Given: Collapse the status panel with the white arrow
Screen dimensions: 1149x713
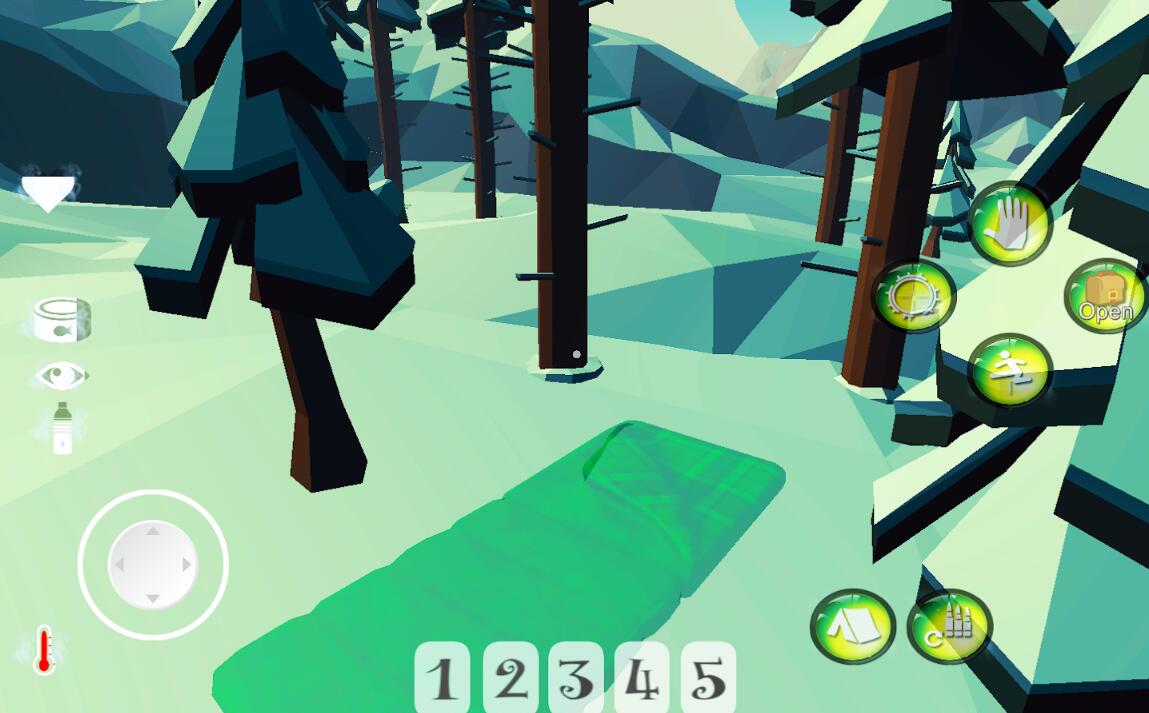Looking at the screenshot, I should pos(48,190).
